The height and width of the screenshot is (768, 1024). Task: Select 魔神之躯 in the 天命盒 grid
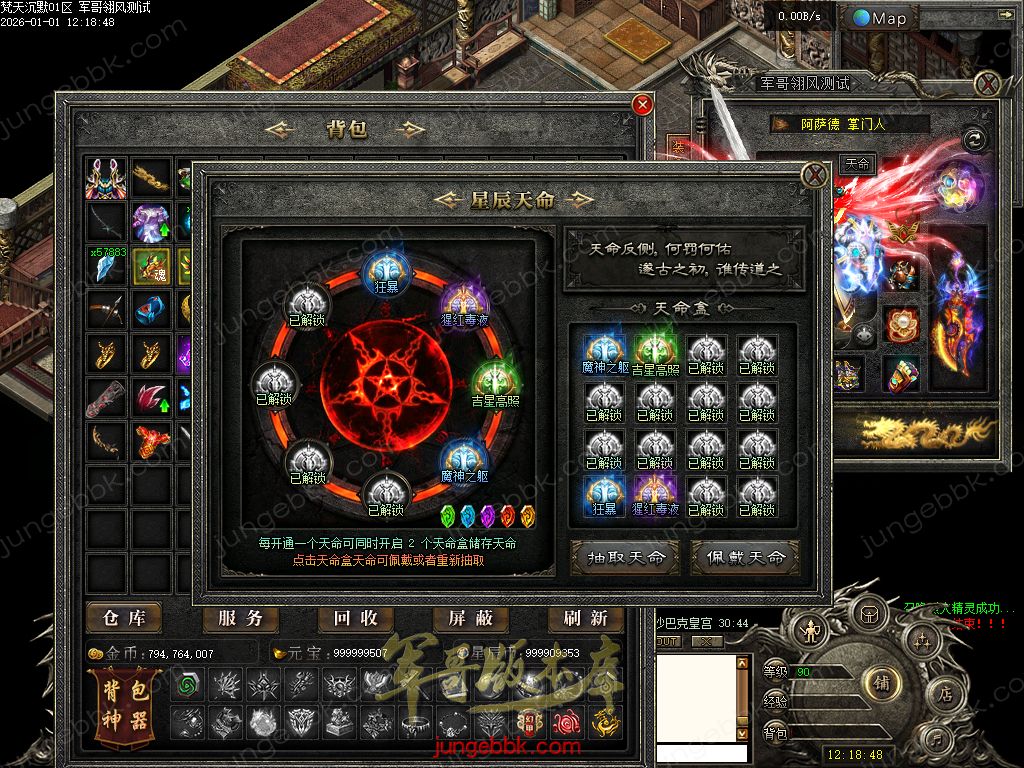point(603,352)
